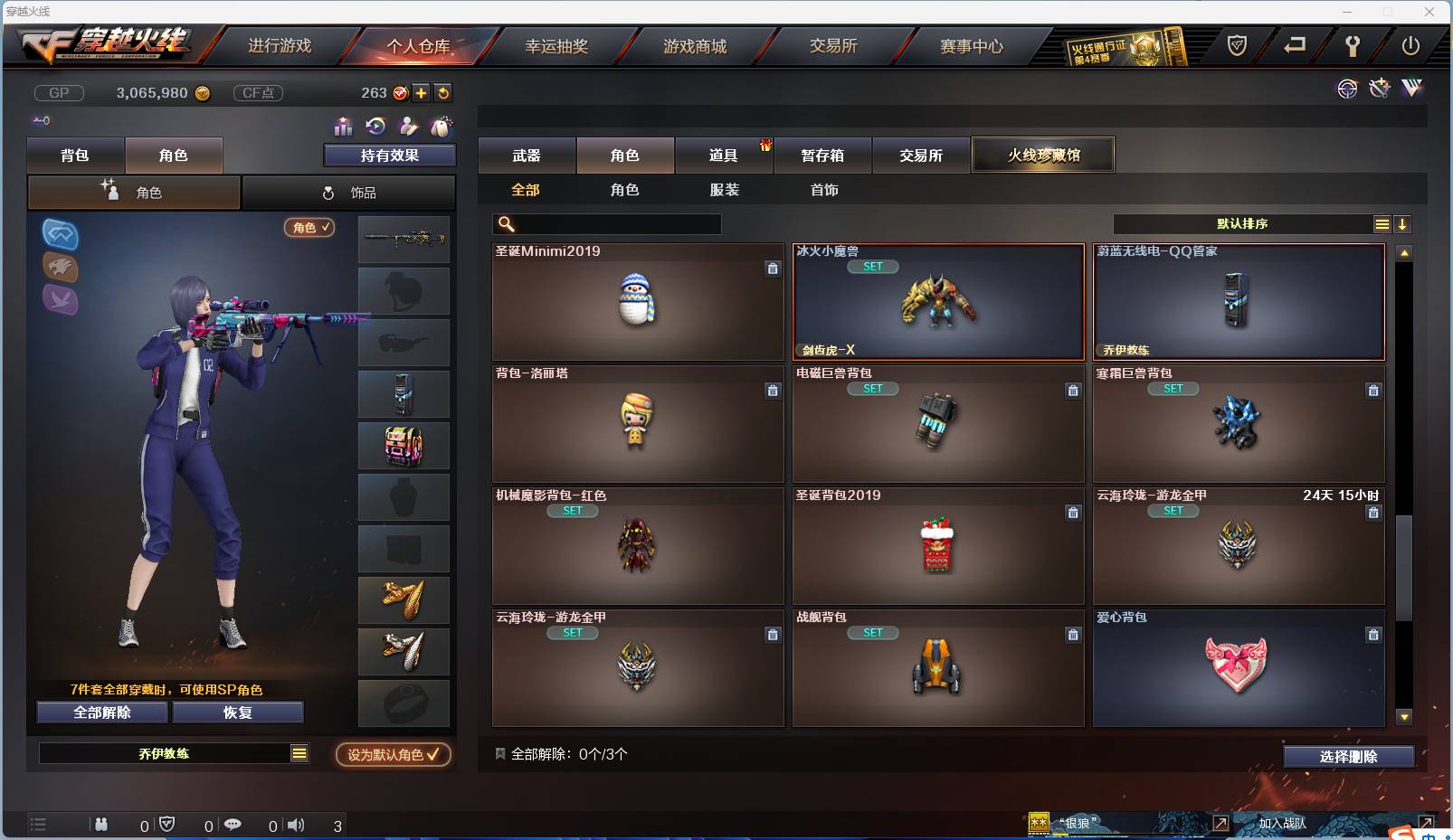This screenshot has width=1453, height=840.
Task: Click the crosshair aim-assist icon below title bar
Action: pos(1347,89)
